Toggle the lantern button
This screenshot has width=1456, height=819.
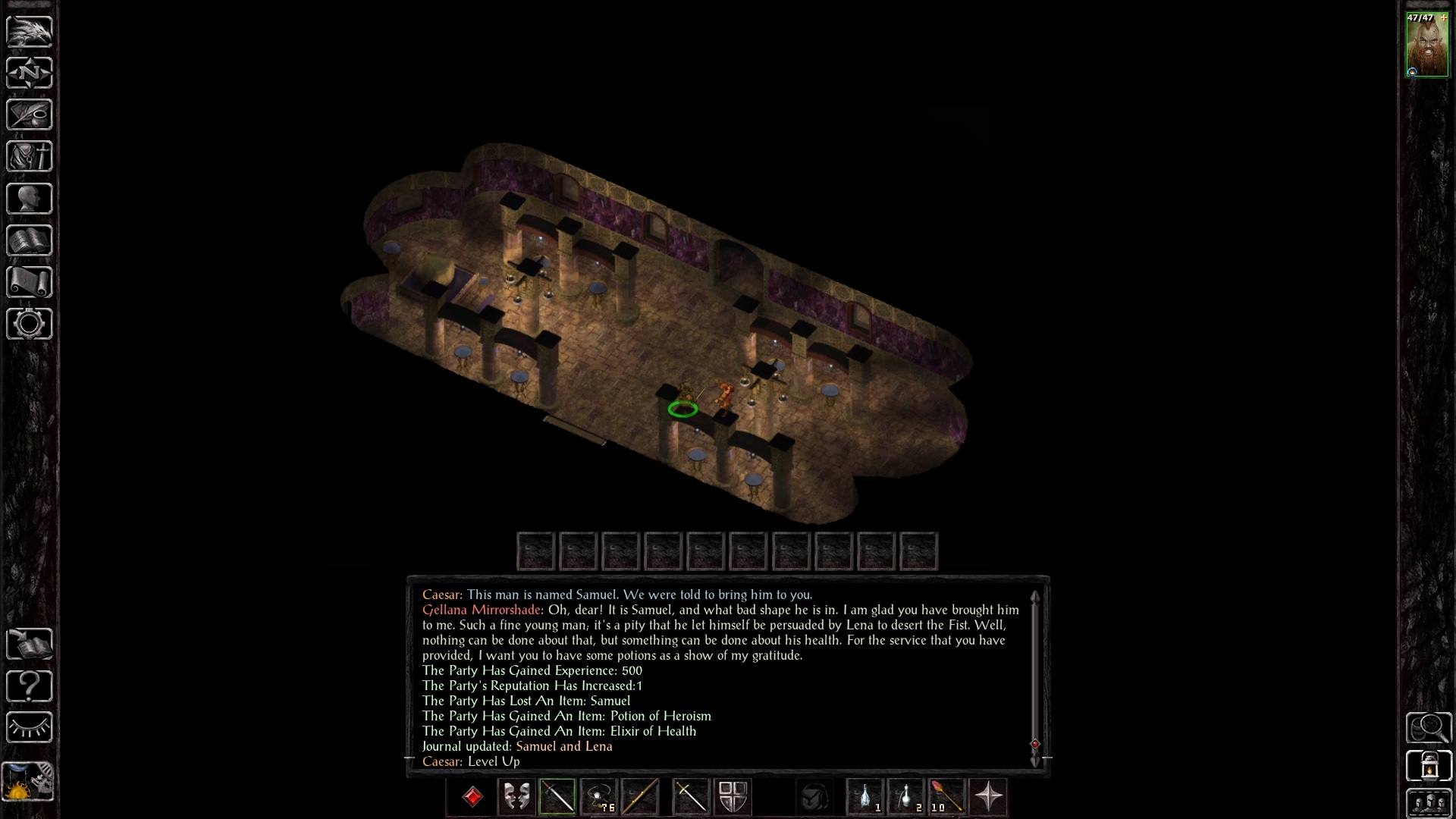point(1429,765)
